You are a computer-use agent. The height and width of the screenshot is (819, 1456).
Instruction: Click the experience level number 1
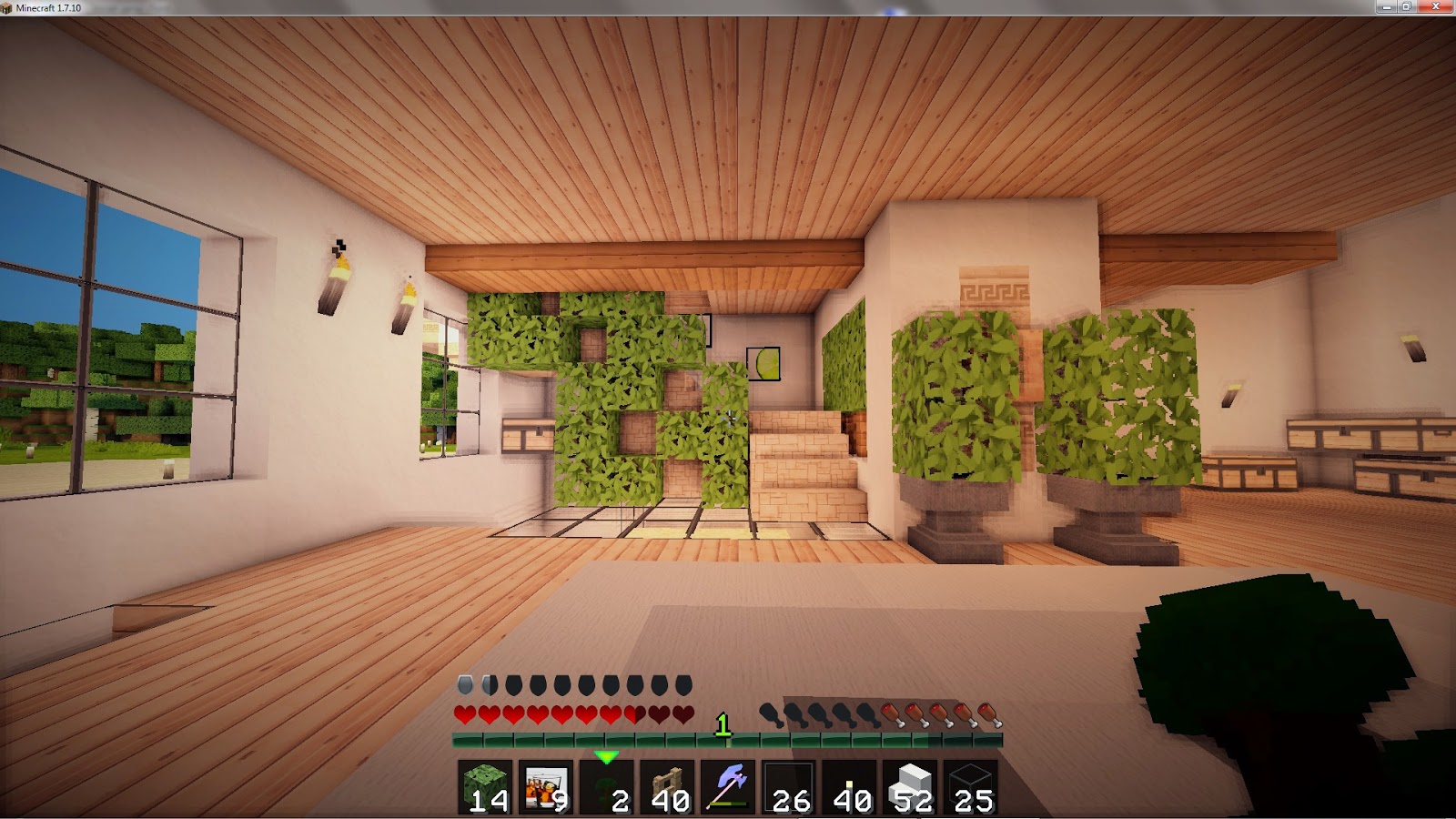tap(723, 725)
